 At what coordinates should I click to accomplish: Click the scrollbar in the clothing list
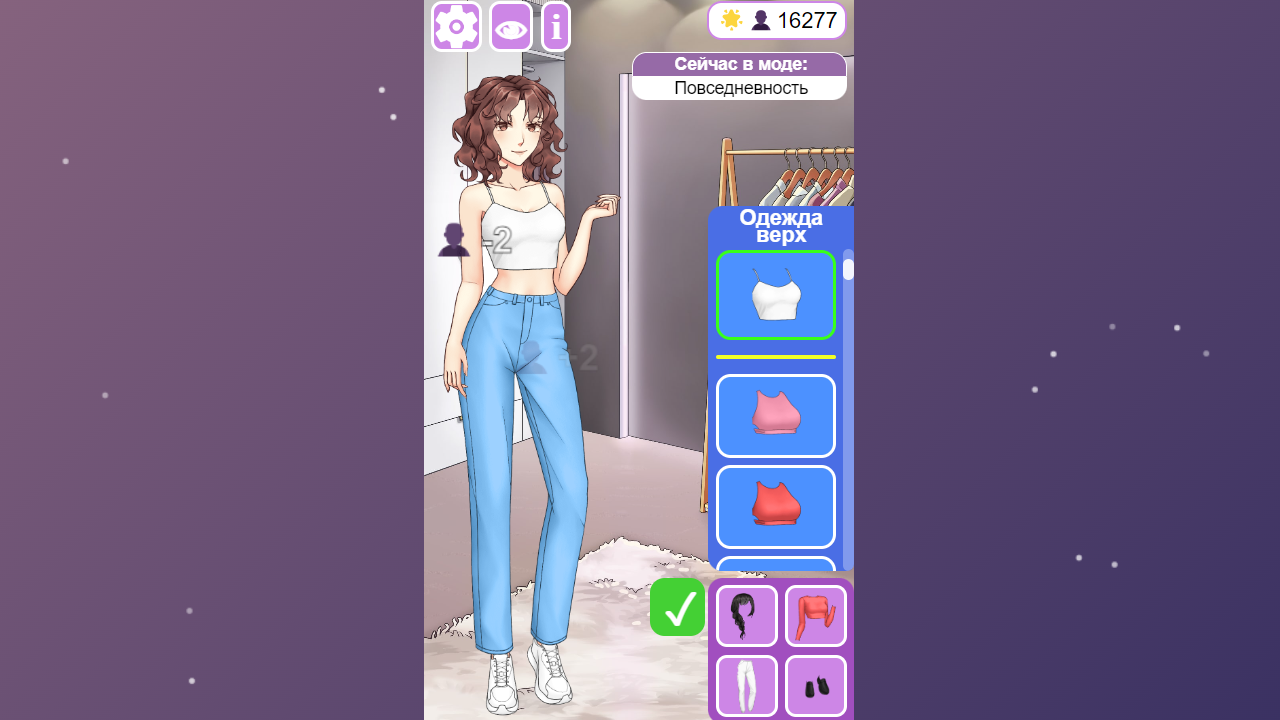click(847, 268)
